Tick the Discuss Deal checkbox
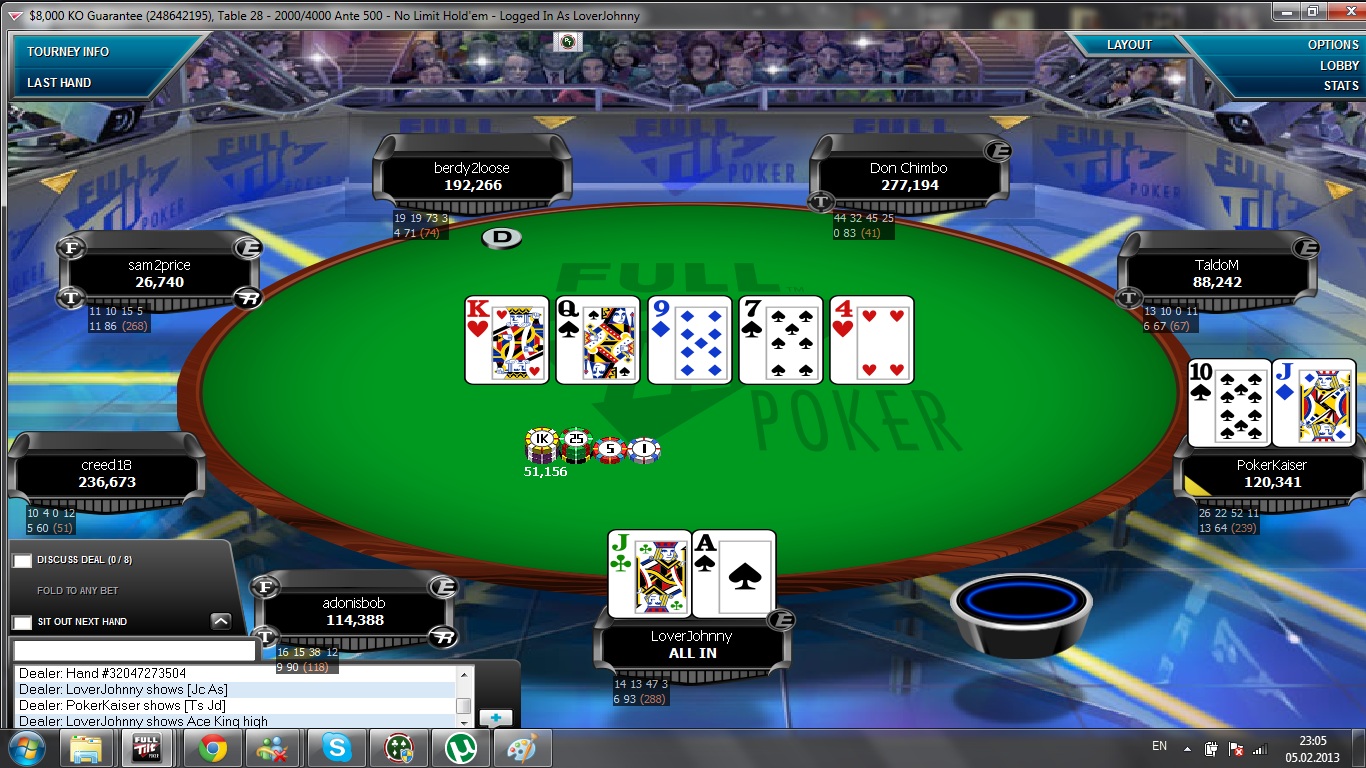Screen dimensions: 1366x768 22,560
